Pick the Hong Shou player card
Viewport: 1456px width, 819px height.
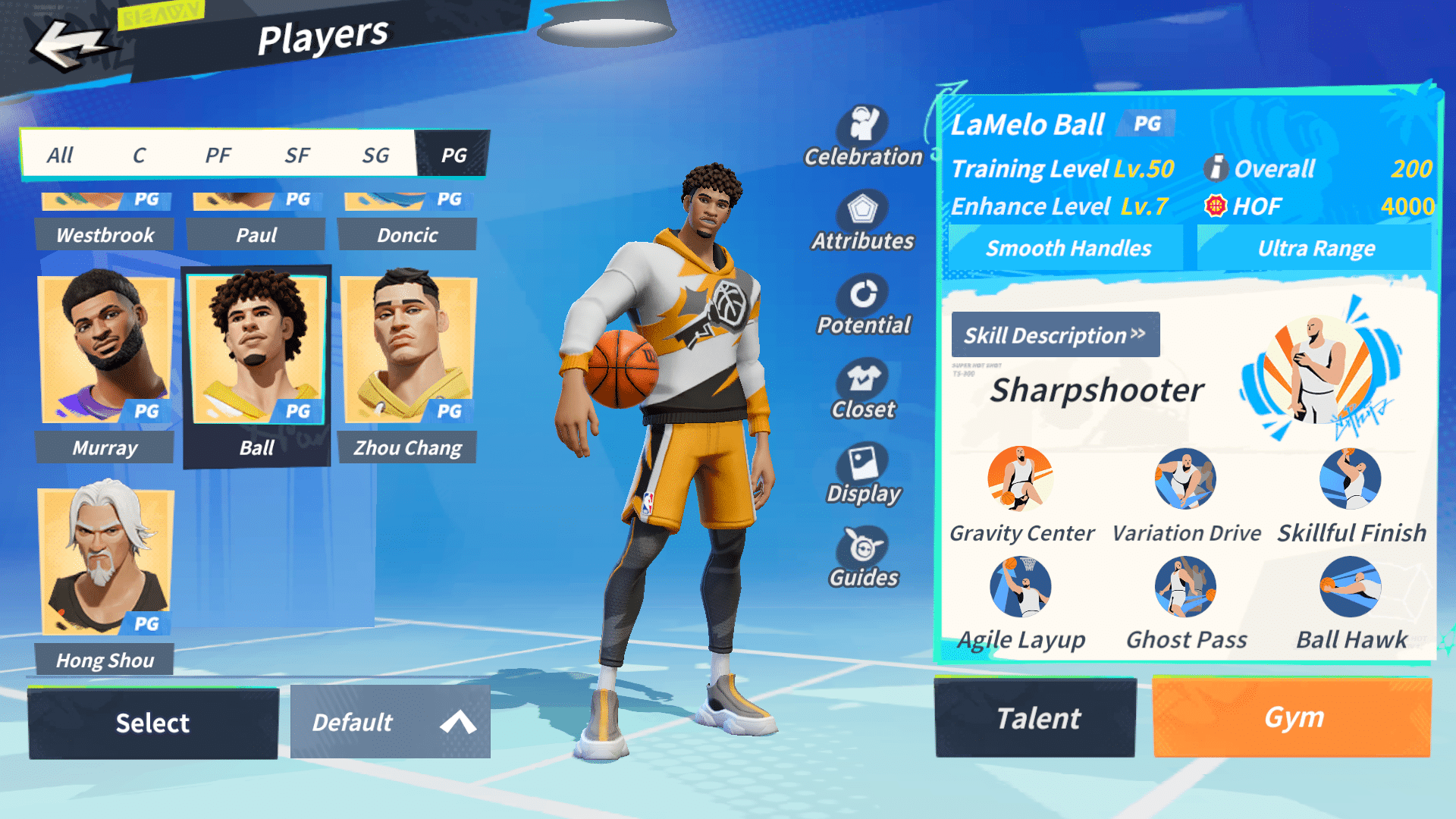pyautogui.click(x=105, y=576)
